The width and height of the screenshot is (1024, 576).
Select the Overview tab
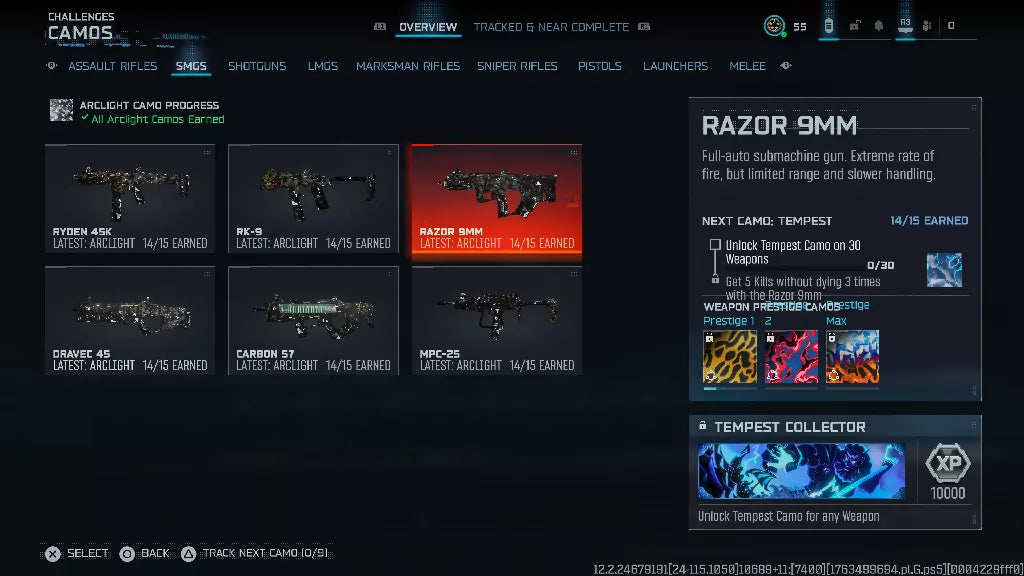coord(428,27)
